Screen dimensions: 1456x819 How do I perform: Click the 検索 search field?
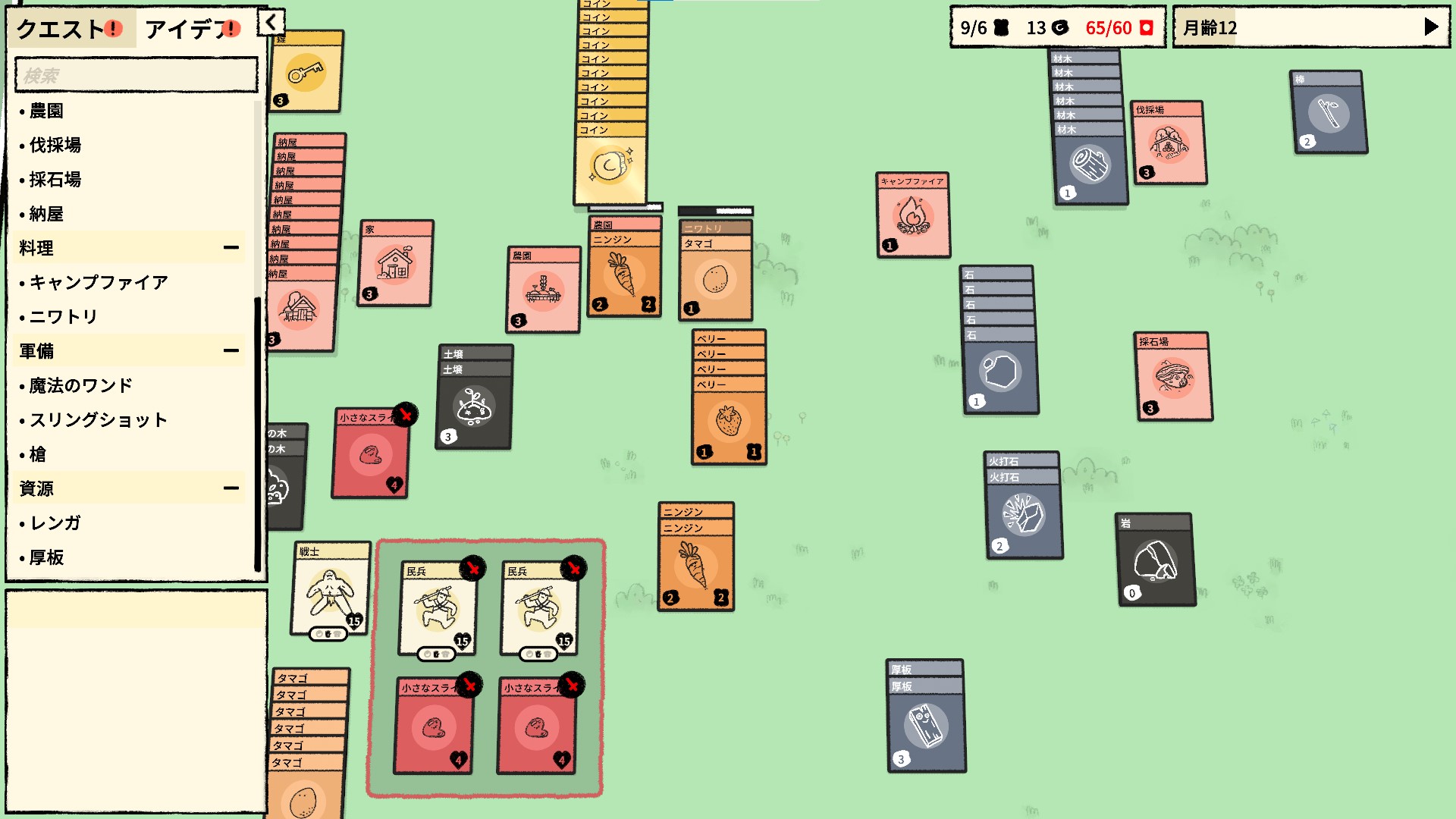pyautogui.click(x=136, y=75)
